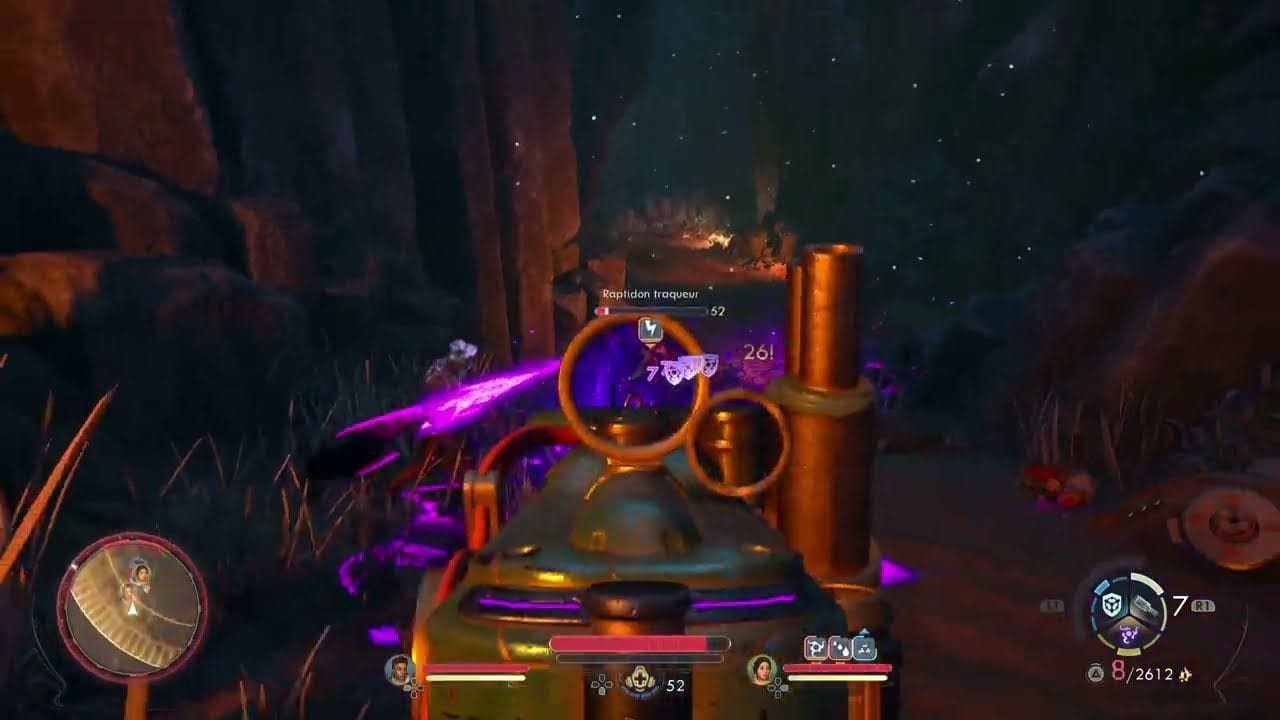This screenshot has height=720, width=1280.
Task: Click the L1 button prompt left of the weapon wheel
Action: 1053,604
